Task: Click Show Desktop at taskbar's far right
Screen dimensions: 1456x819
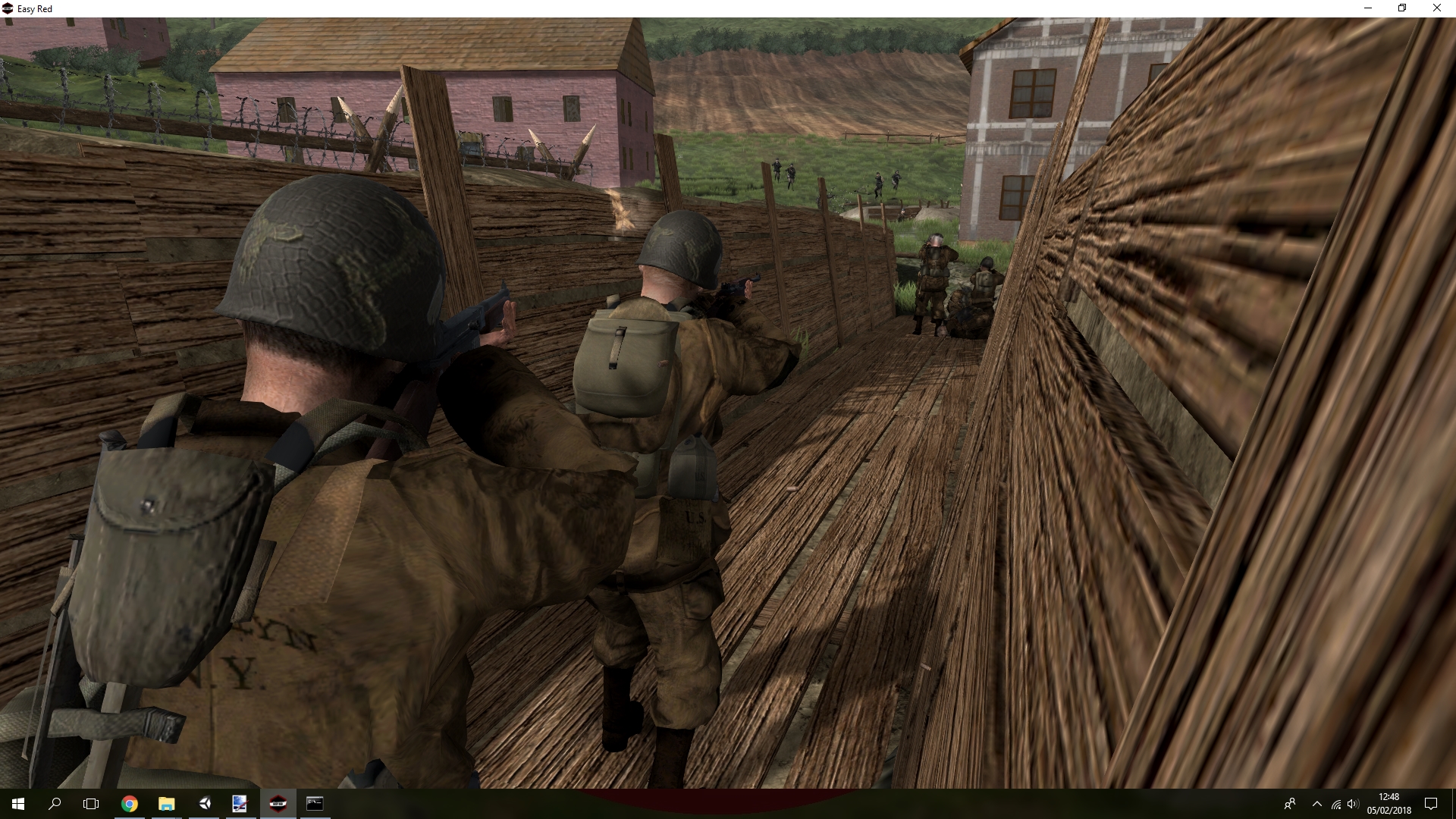Action: coord(1454,804)
